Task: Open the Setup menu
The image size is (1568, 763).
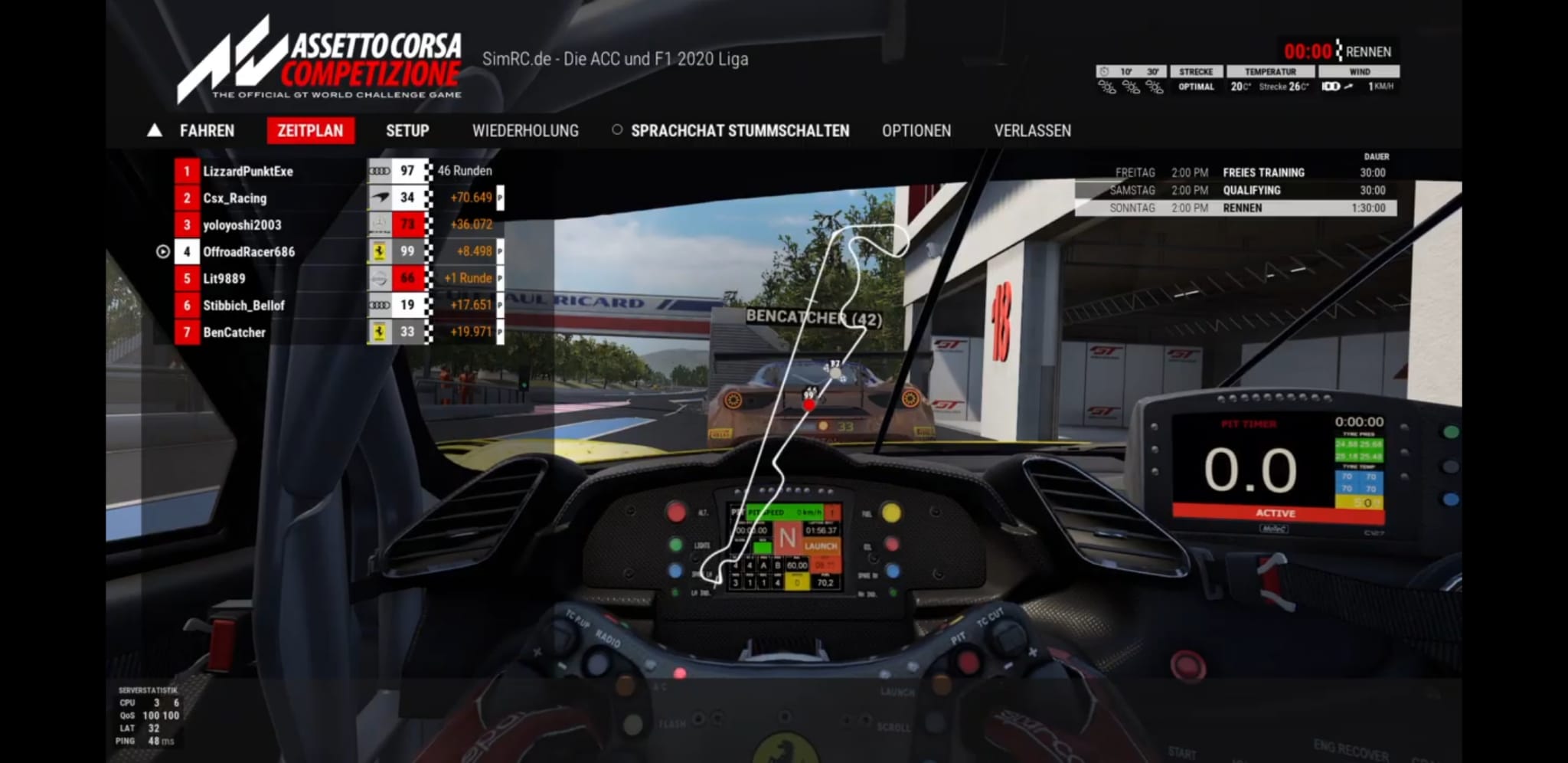Action: 407,131
